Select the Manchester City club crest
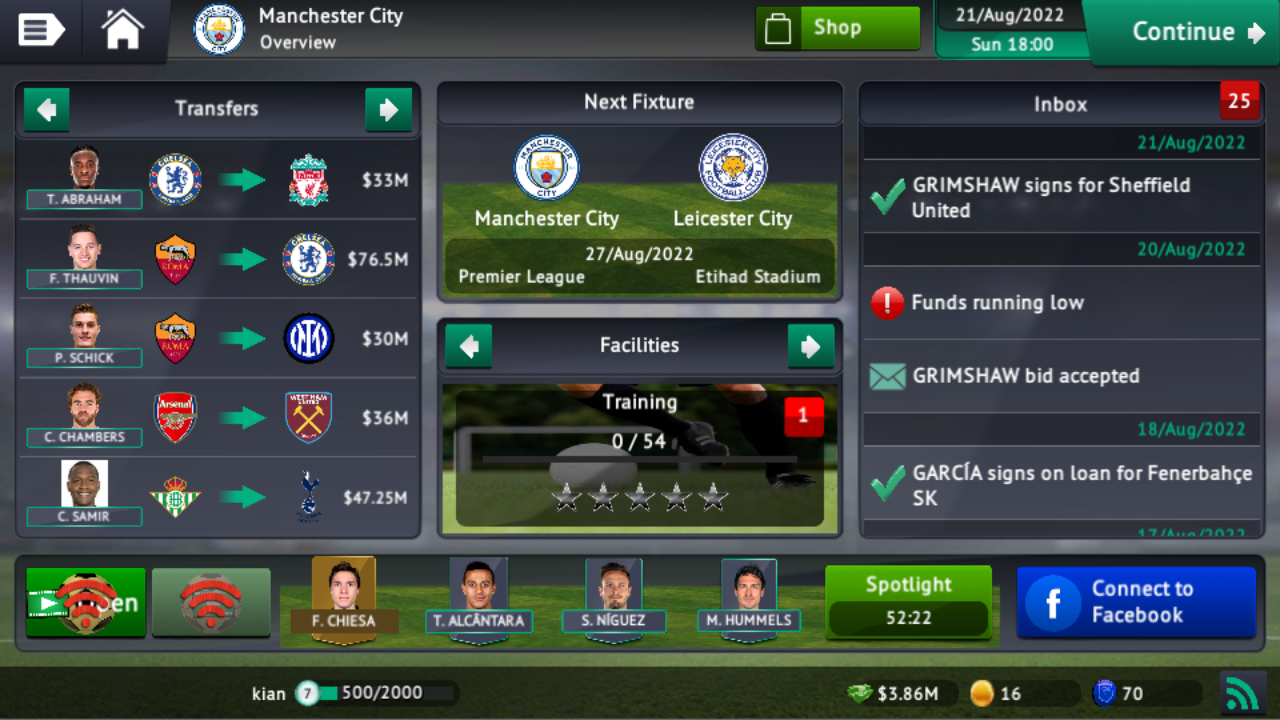1280x720 pixels. (217, 30)
